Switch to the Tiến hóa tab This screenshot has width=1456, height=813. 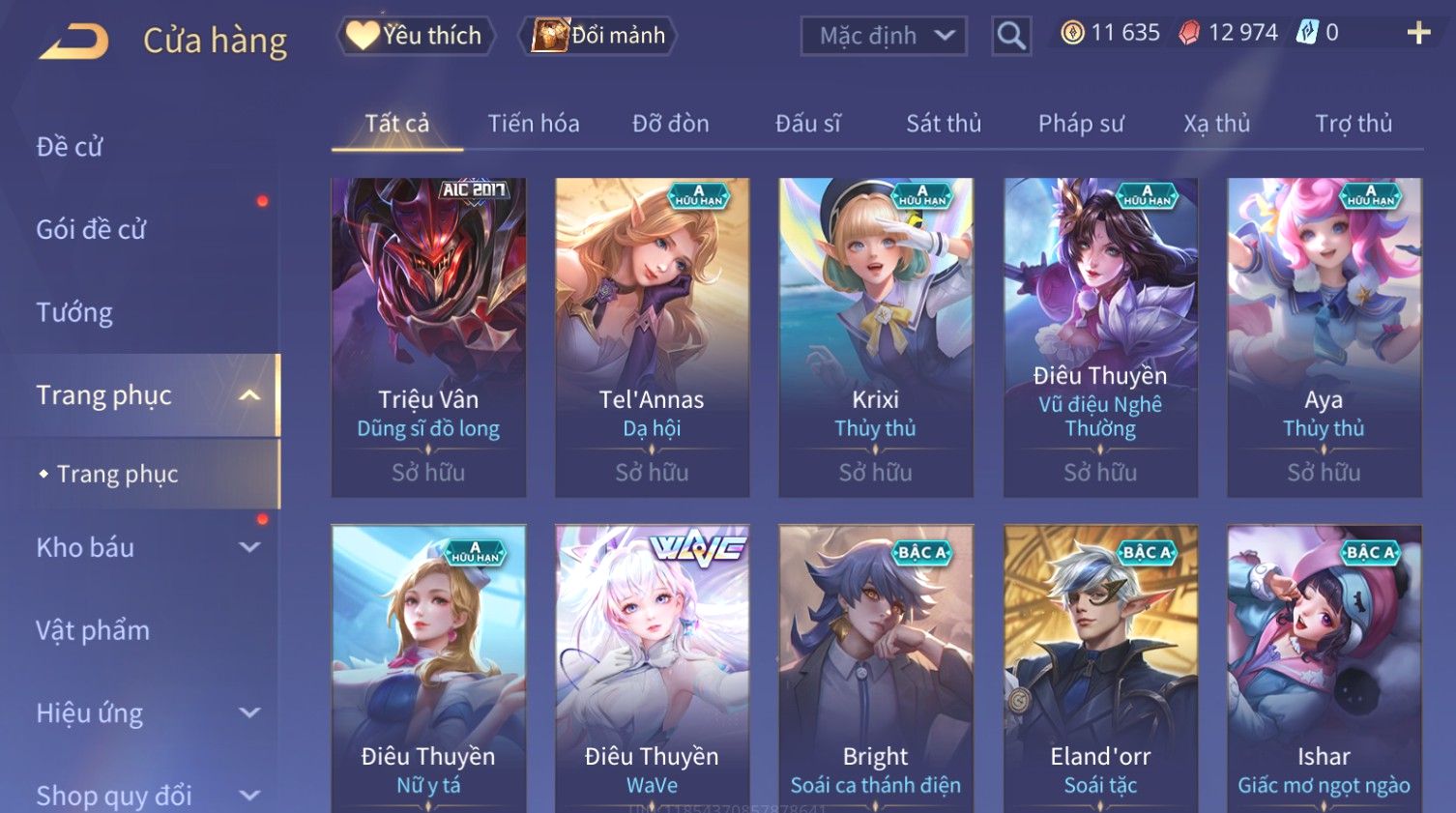tap(534, 124)
